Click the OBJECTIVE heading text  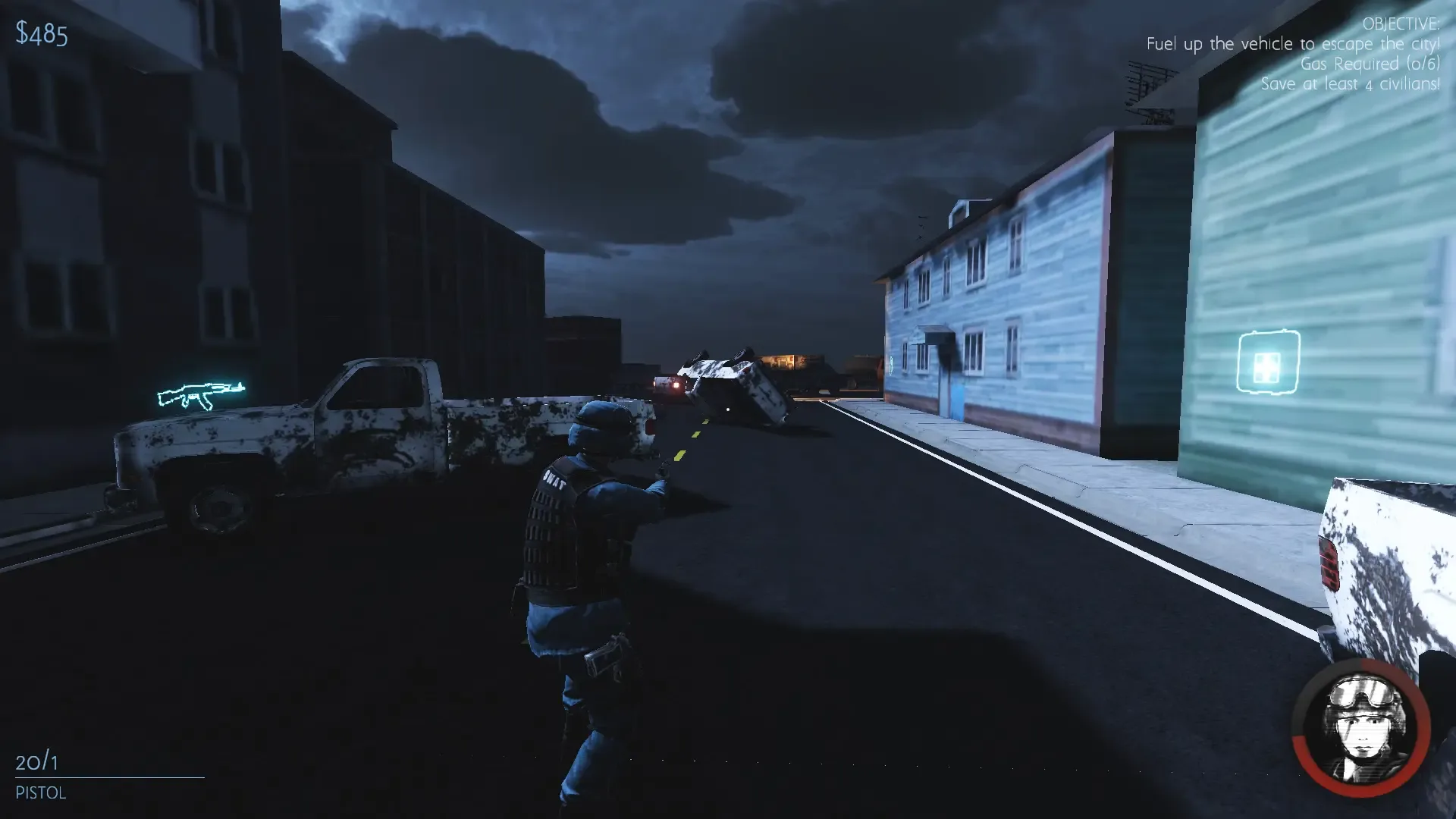point(1400,24)
